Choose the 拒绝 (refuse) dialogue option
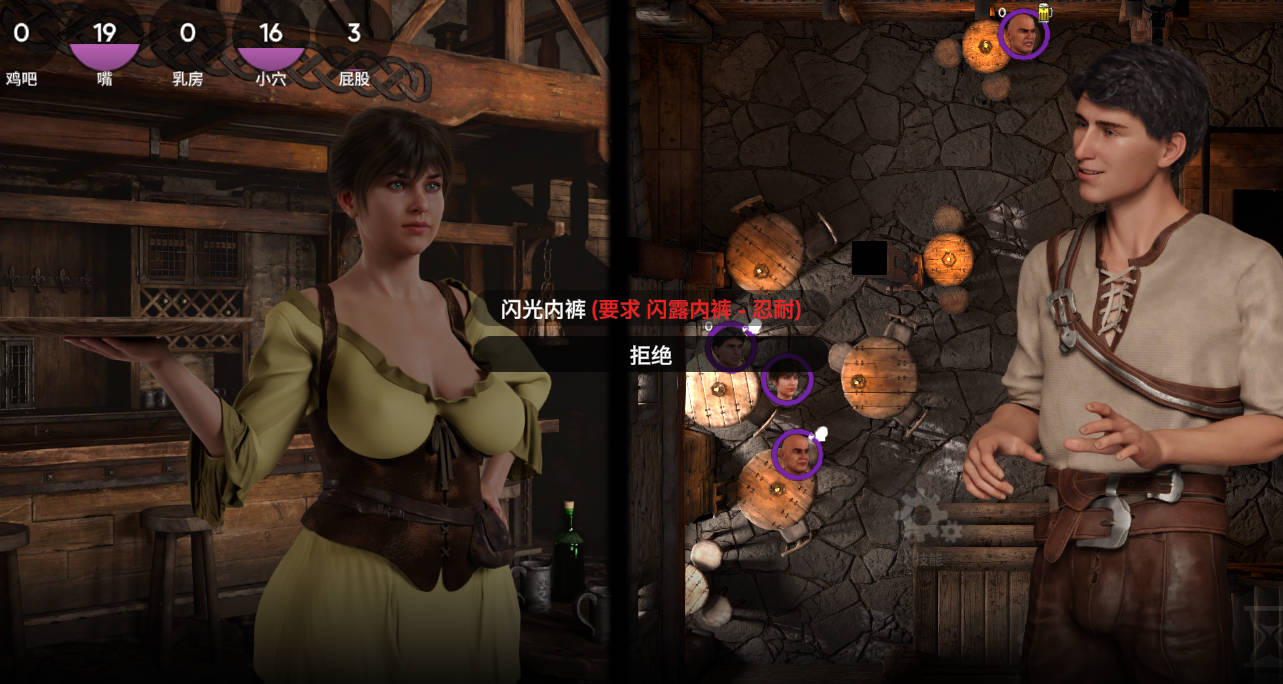The image size is (1283, 684). tap(650, 355)
